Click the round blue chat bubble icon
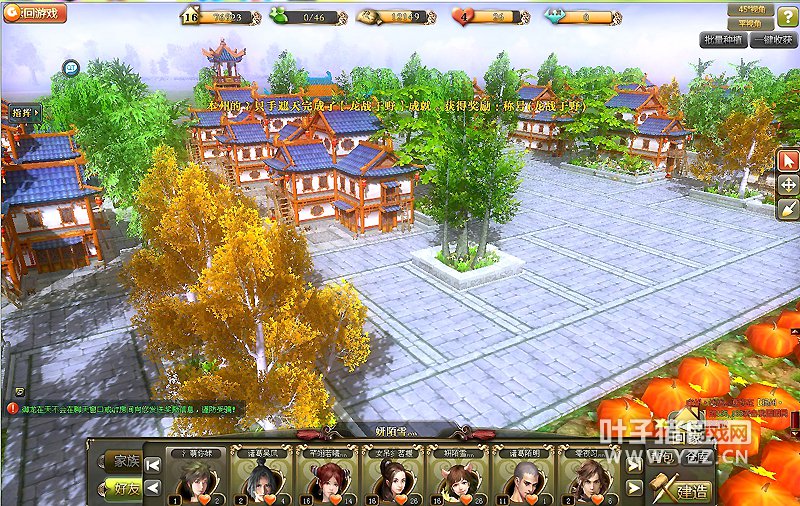 pyautogui.click(x=71, y=68)
